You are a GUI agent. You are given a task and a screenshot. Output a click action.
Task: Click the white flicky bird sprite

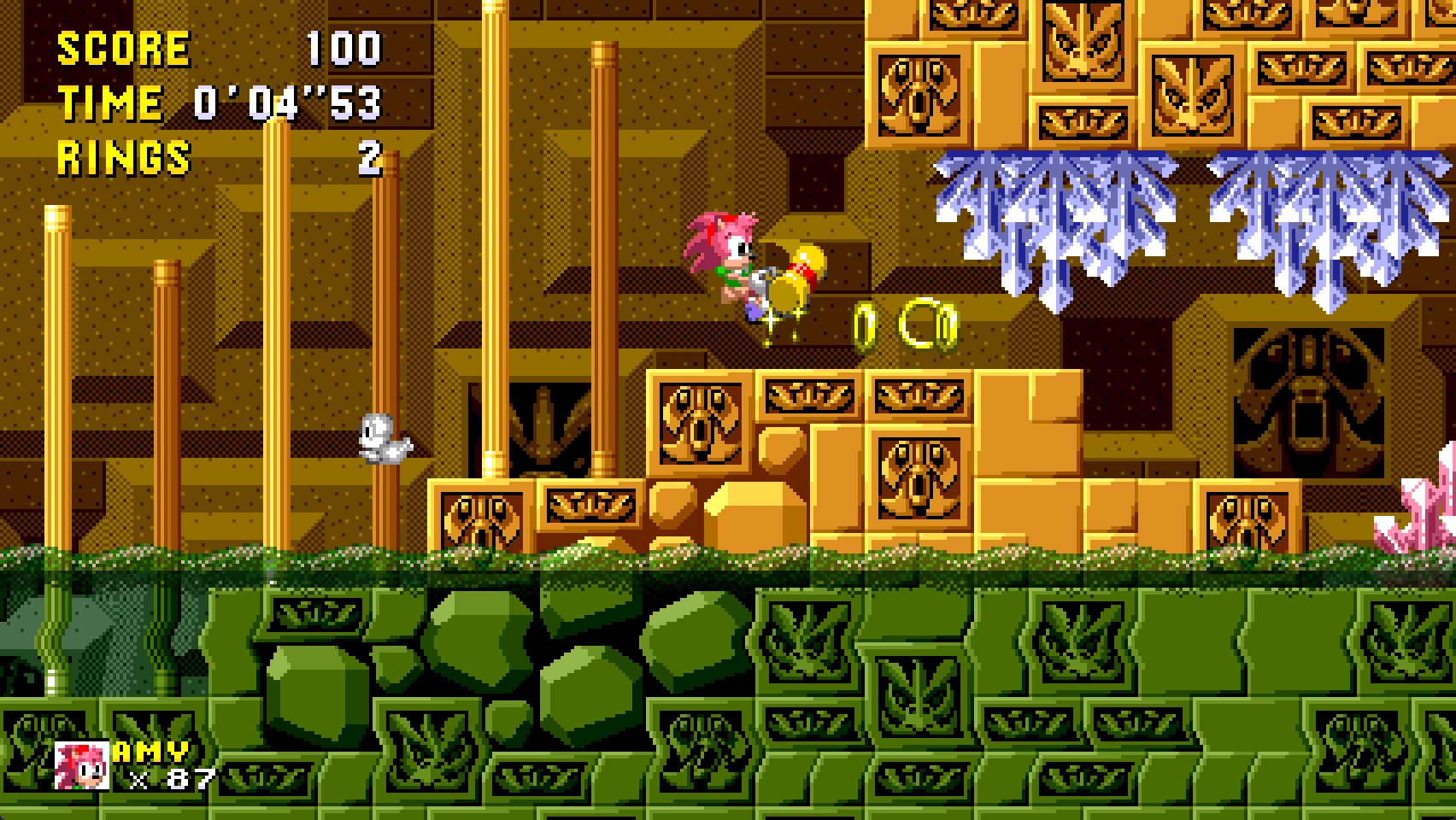(x=383, y=438)
